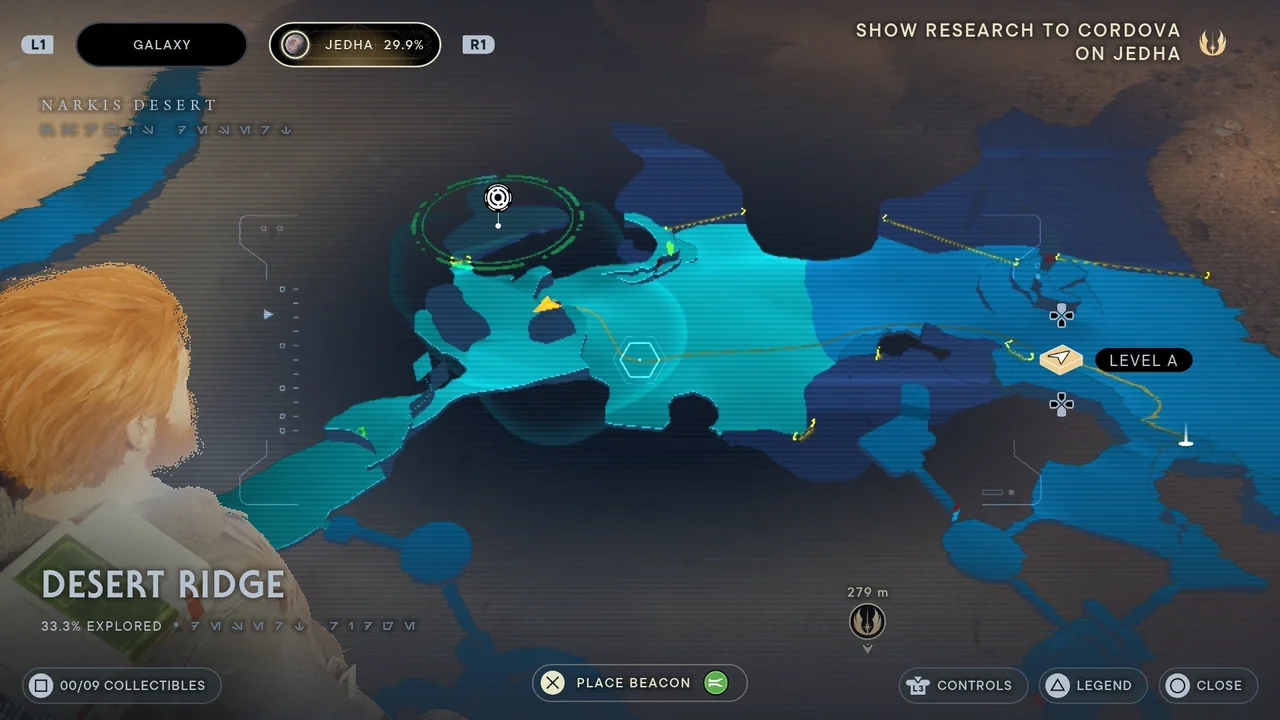This screenshot has height=720, width=1280.
Task: Switch to the Galaxy tab
Action: 161,44
